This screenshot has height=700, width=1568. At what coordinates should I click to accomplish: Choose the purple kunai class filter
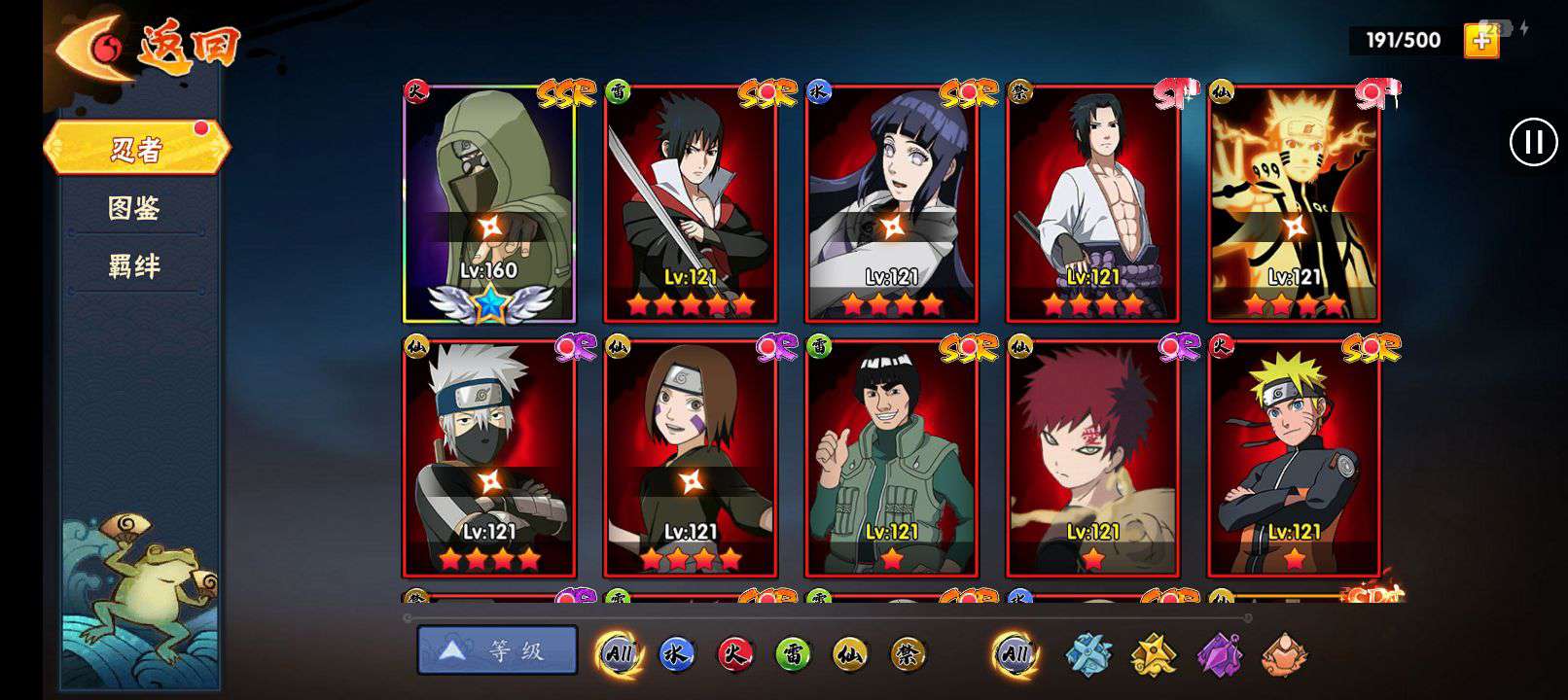(1219, 654)
